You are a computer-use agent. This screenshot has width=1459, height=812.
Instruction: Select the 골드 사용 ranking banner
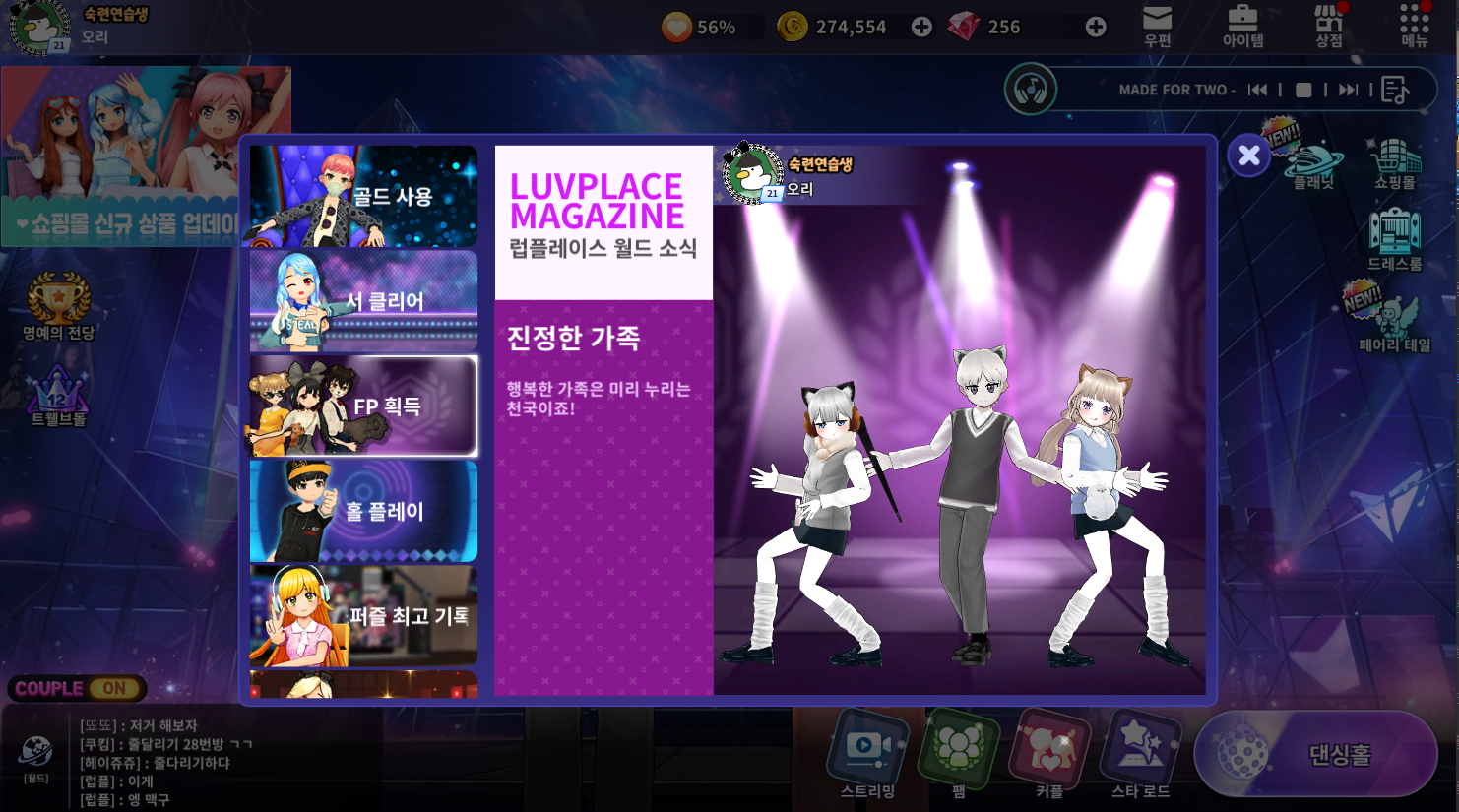tap(363, 196)
